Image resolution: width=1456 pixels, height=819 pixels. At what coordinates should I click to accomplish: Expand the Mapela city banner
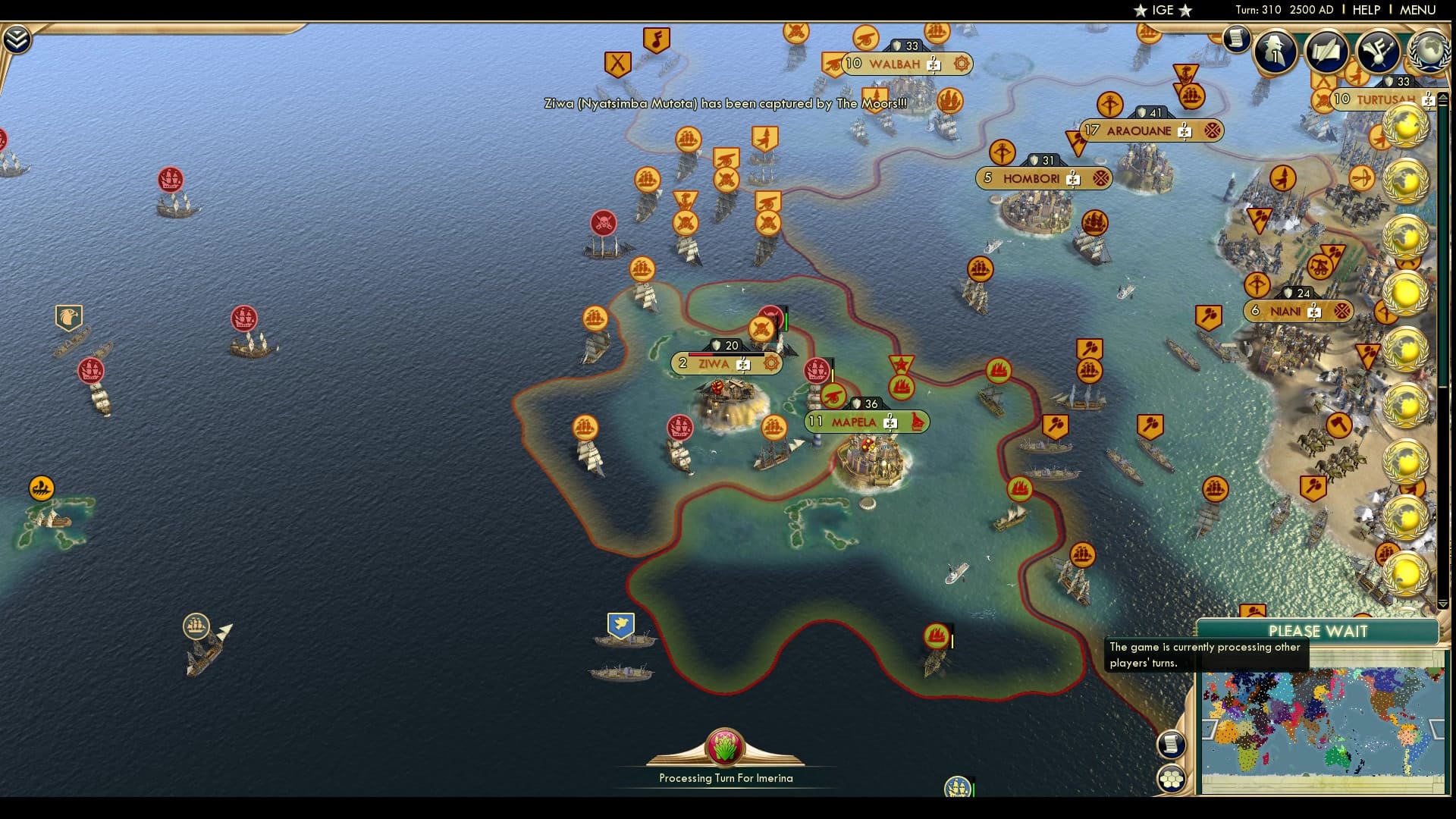click(x=918, y=422)
